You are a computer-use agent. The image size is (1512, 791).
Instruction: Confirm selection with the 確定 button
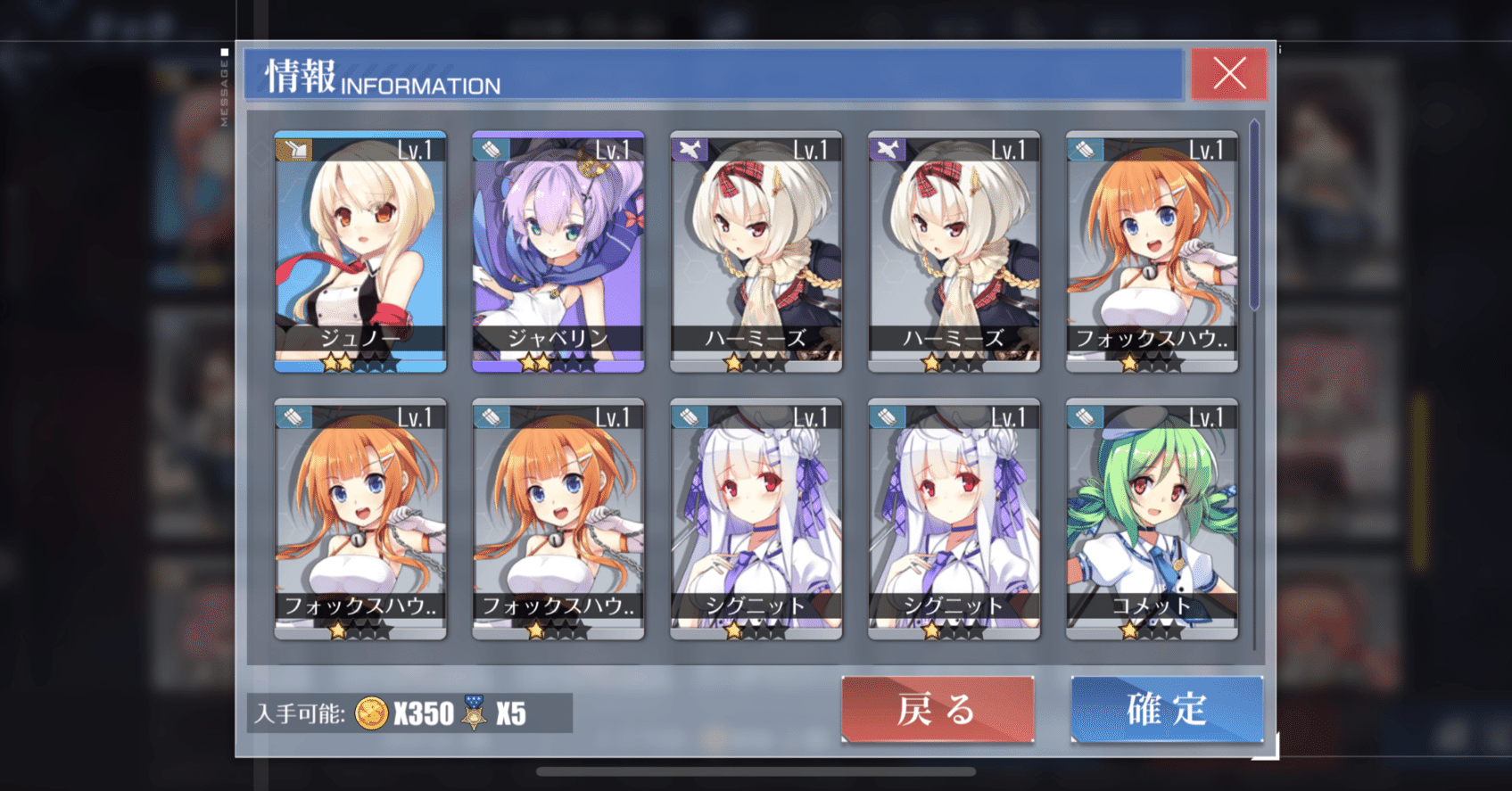tap(1167, 711)
